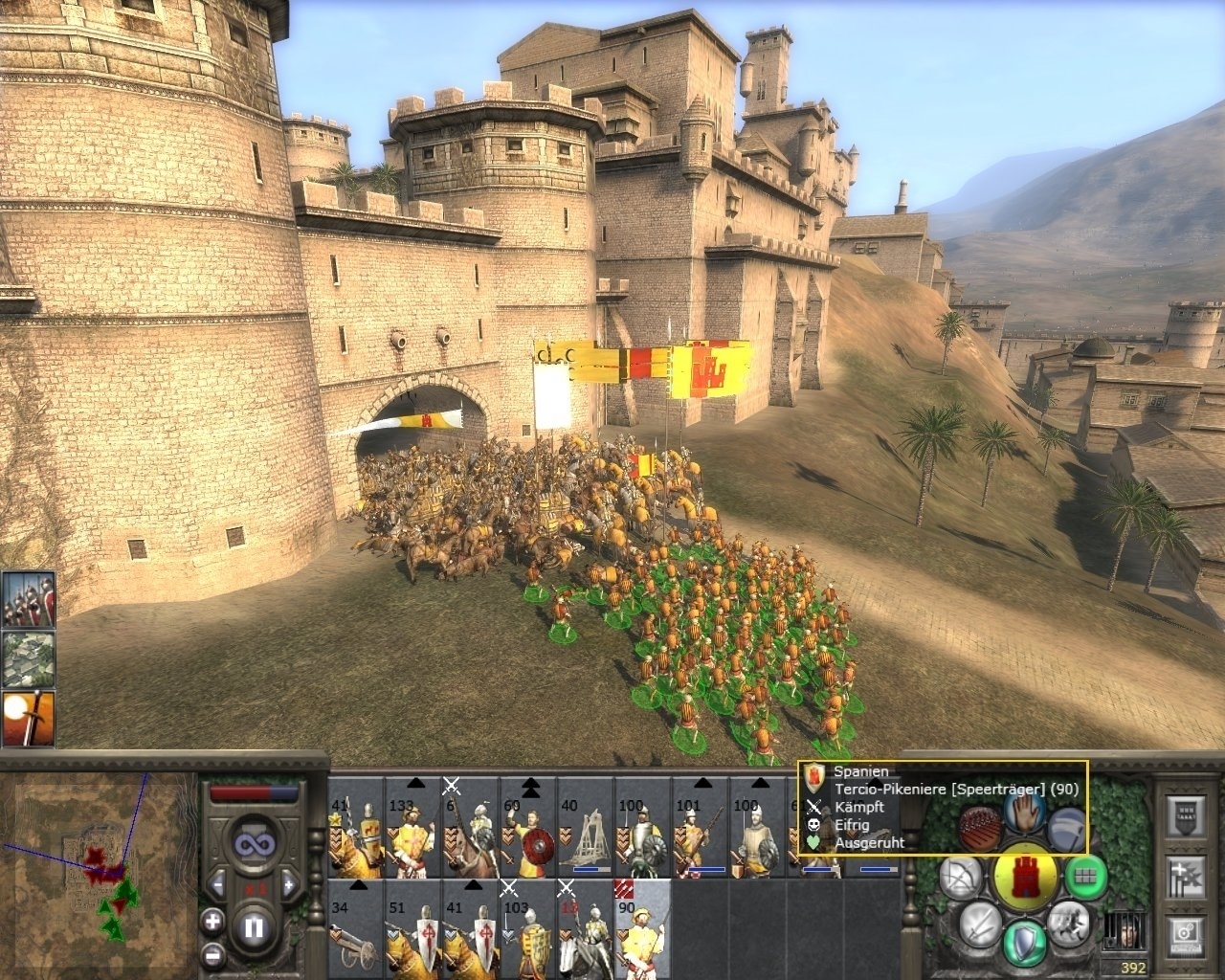The image size is (1225, 980).
Task: Pause the battle
Action: coord(252,928)
